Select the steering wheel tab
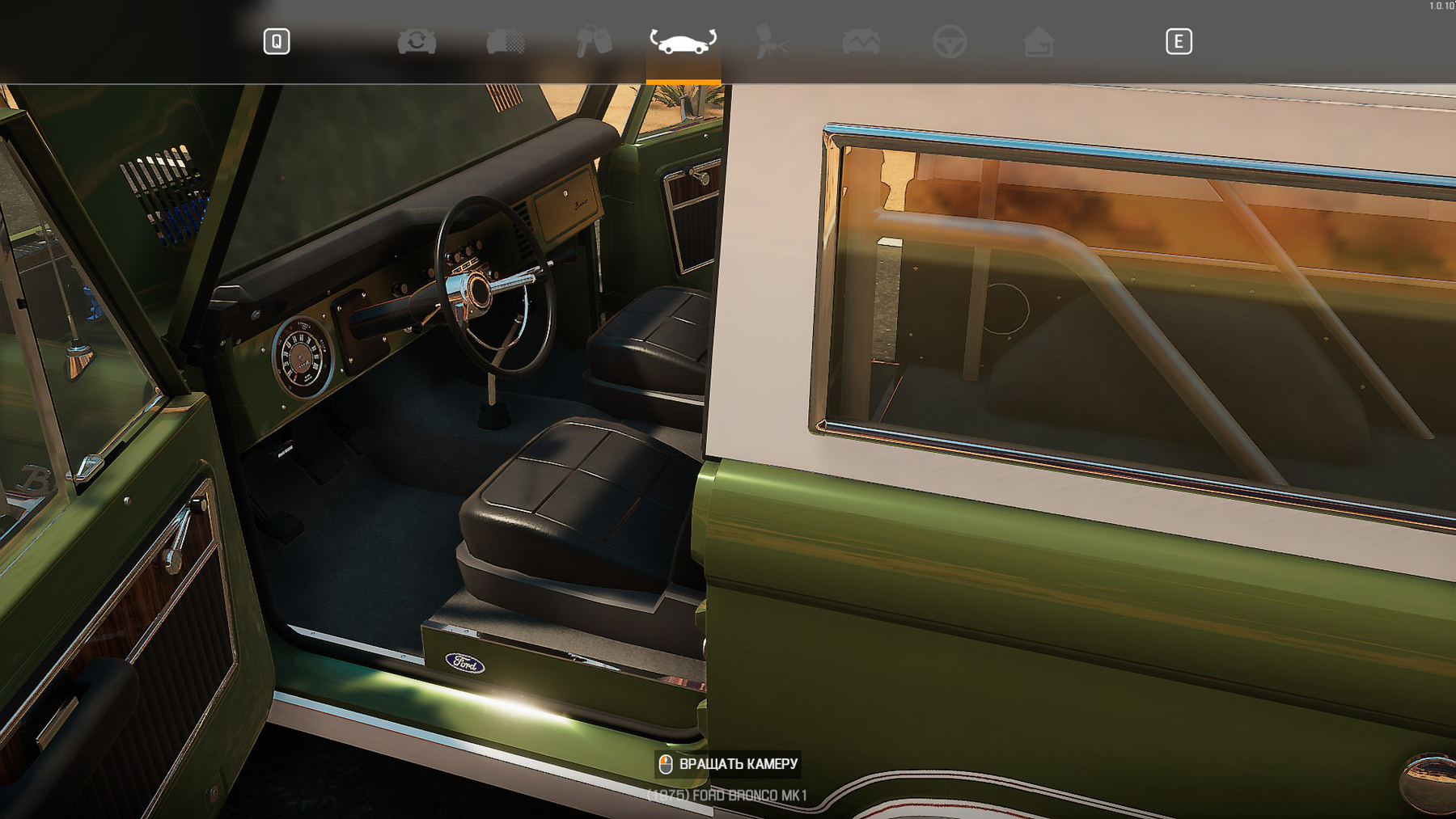 pos(950,41)
